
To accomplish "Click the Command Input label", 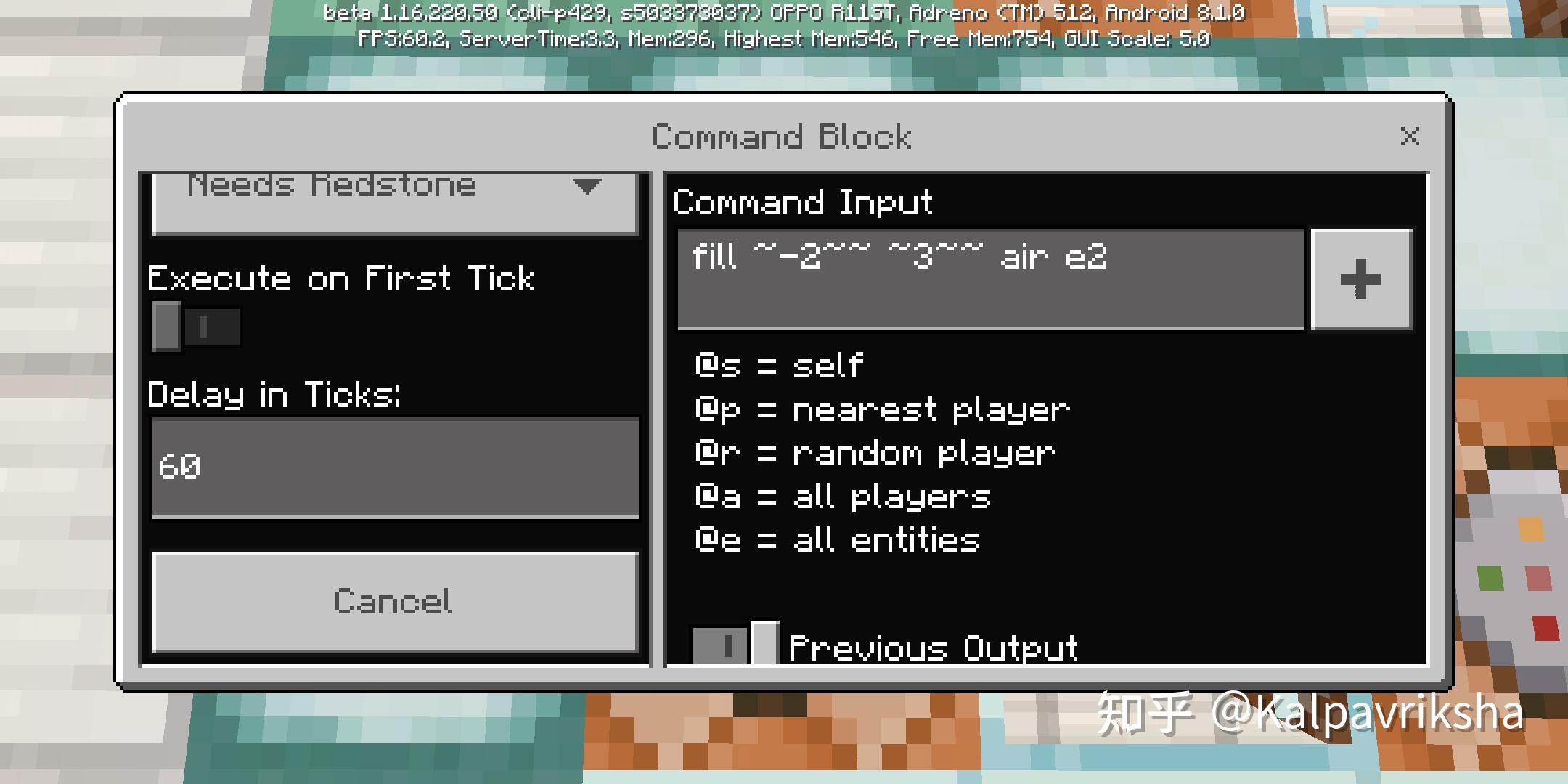I will [x=802, y=203].
